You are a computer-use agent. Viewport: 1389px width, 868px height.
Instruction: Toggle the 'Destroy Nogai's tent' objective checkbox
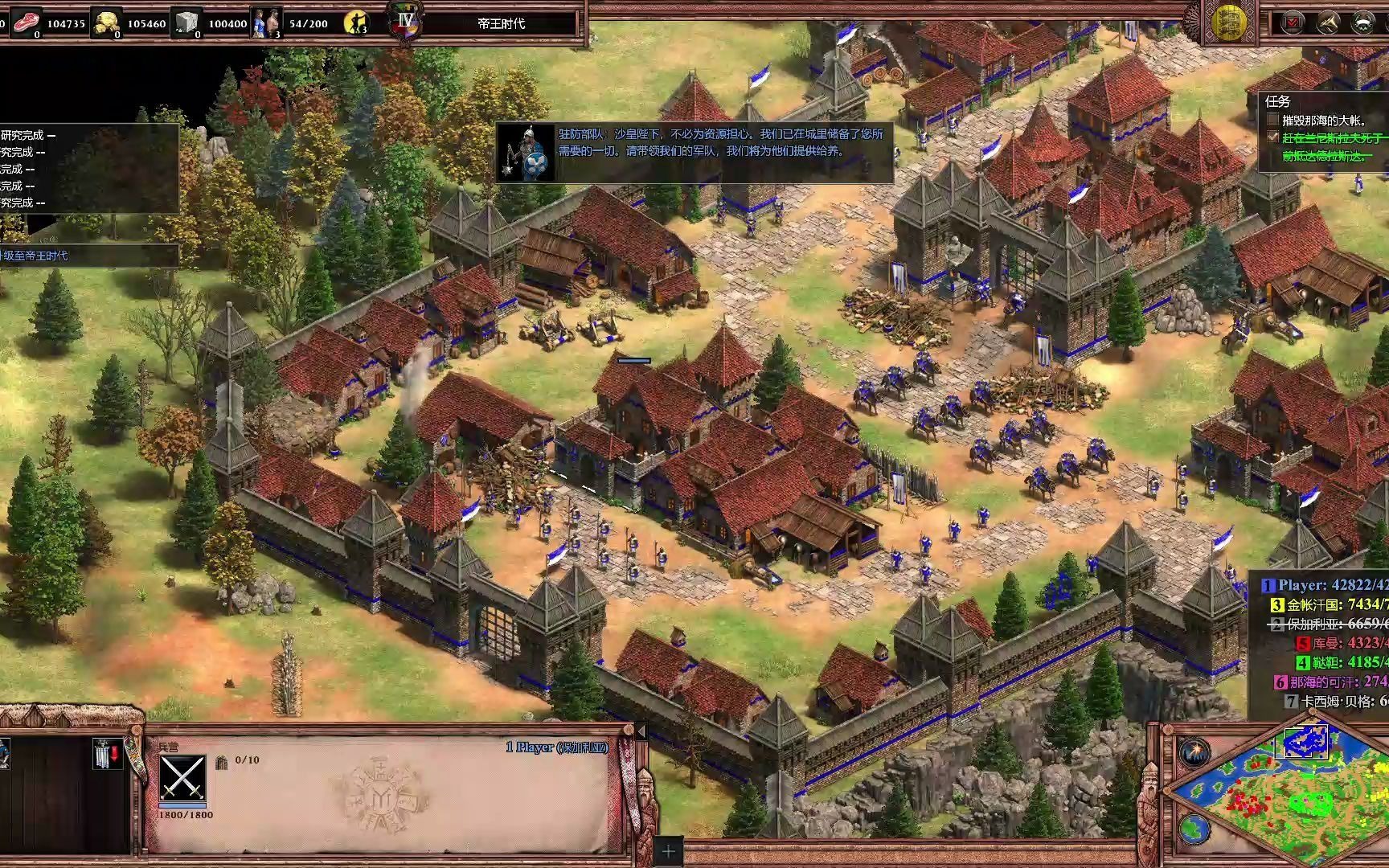1272,120
